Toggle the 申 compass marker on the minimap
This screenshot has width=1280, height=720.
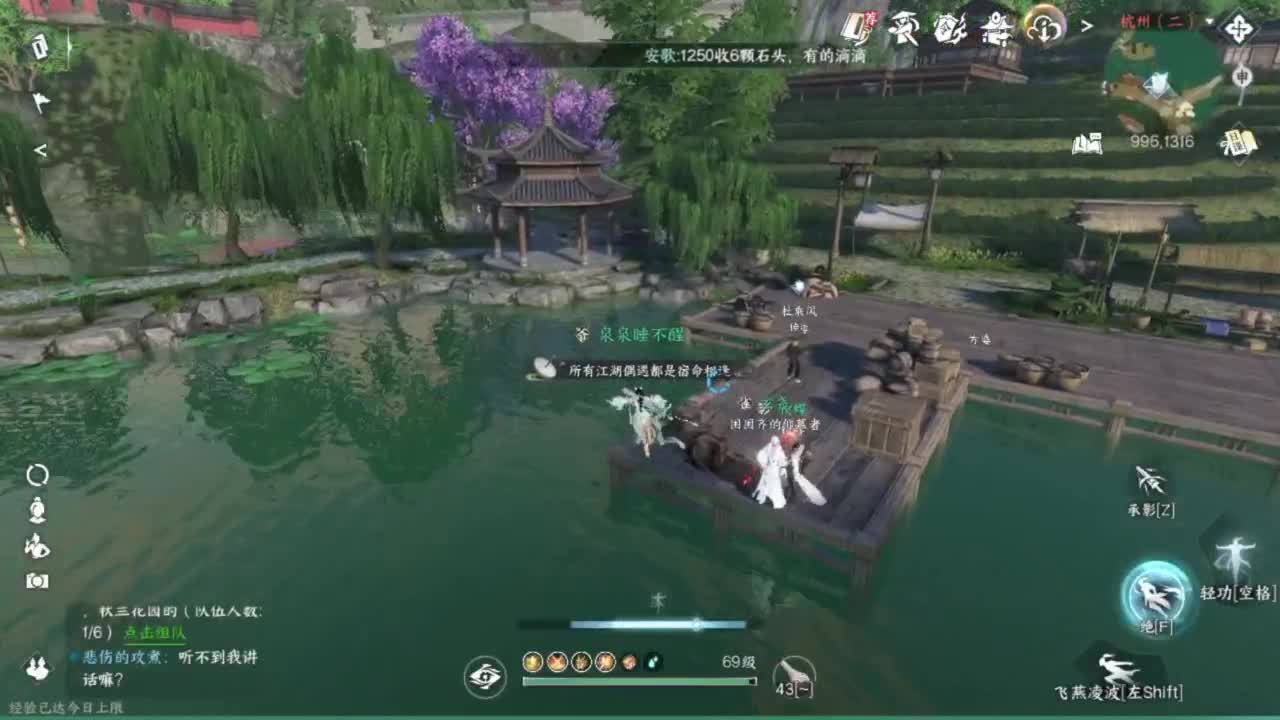pyautogui.click(x=1242, y=75)
